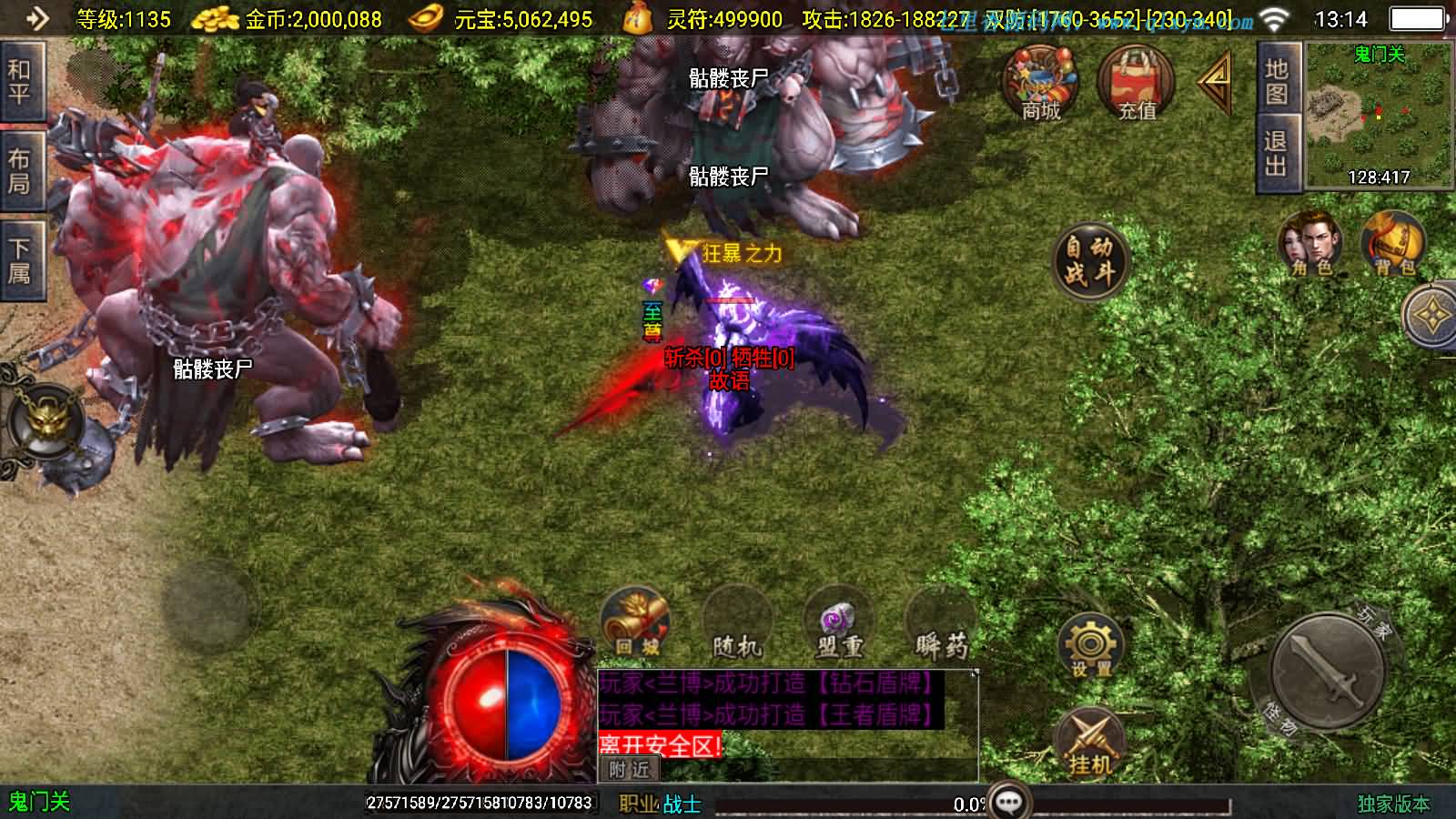The width and height of the screenshot is (1456, 819).
Task: Open the 地图 map
Action: [x=1276, y=82]
